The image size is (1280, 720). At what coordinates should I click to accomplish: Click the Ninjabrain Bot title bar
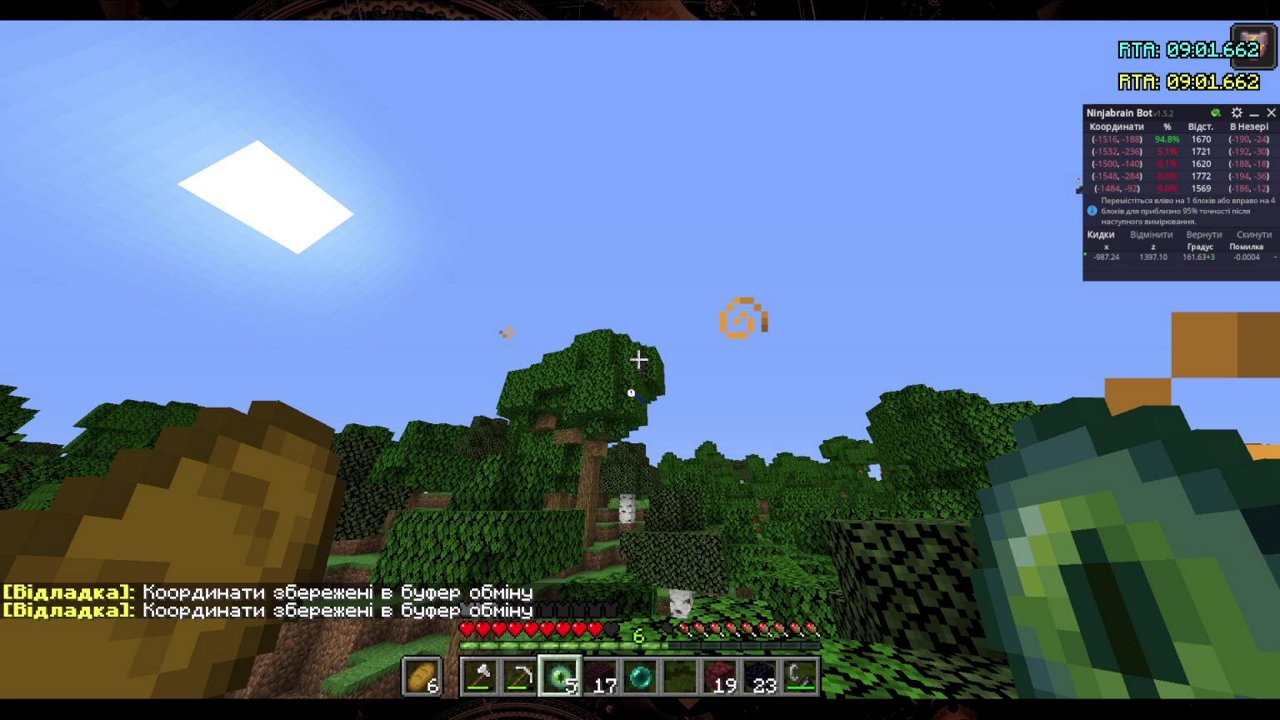click(x=1120, y=112)
